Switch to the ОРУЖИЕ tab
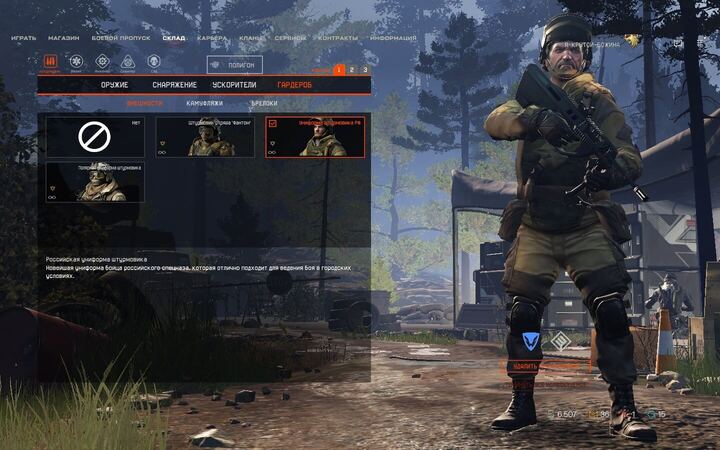The height and width of the screenshot is (450, 720). tap(114, 85)
